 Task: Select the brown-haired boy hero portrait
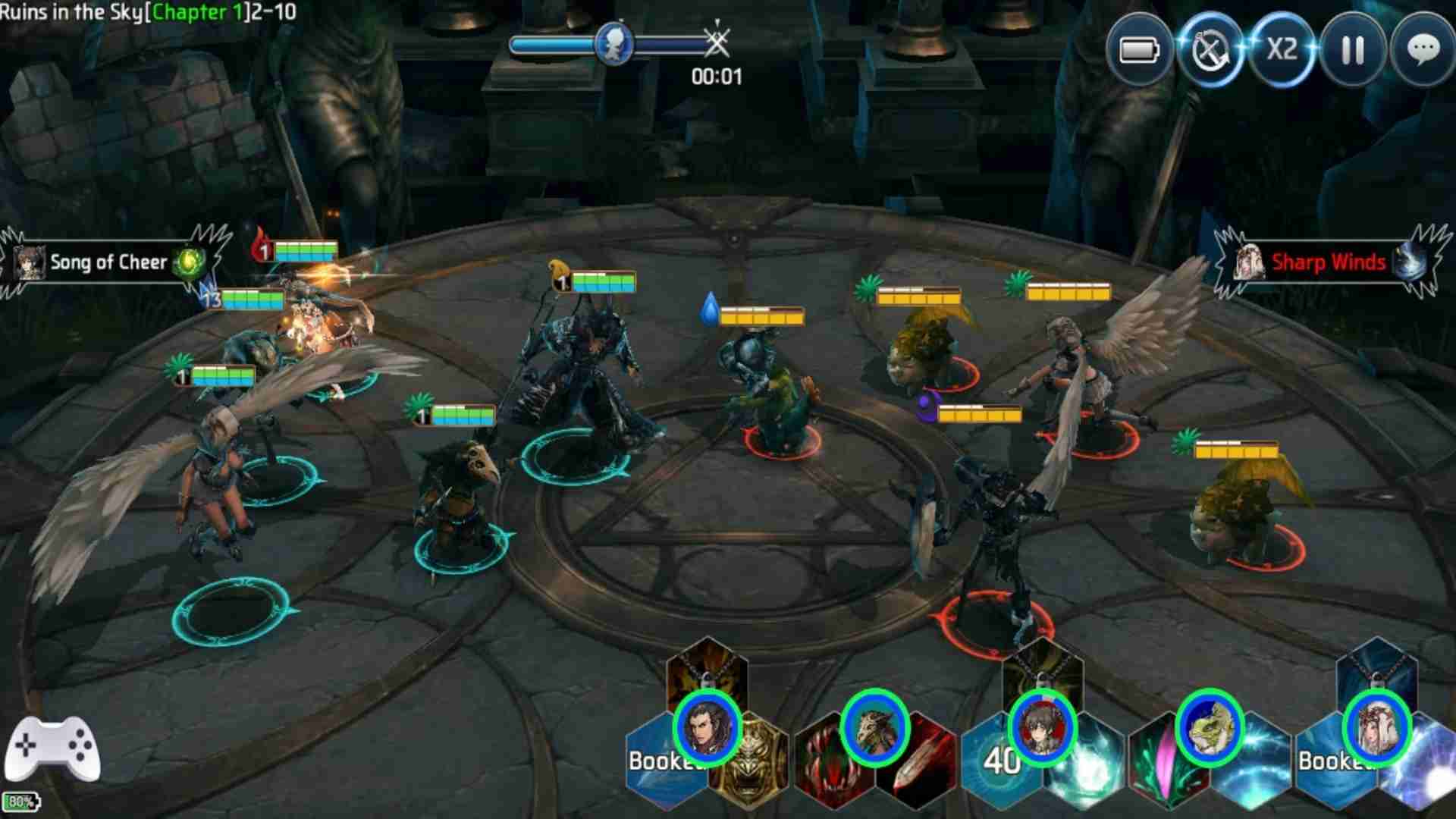pyautogui.click(x=1043, y=726)
